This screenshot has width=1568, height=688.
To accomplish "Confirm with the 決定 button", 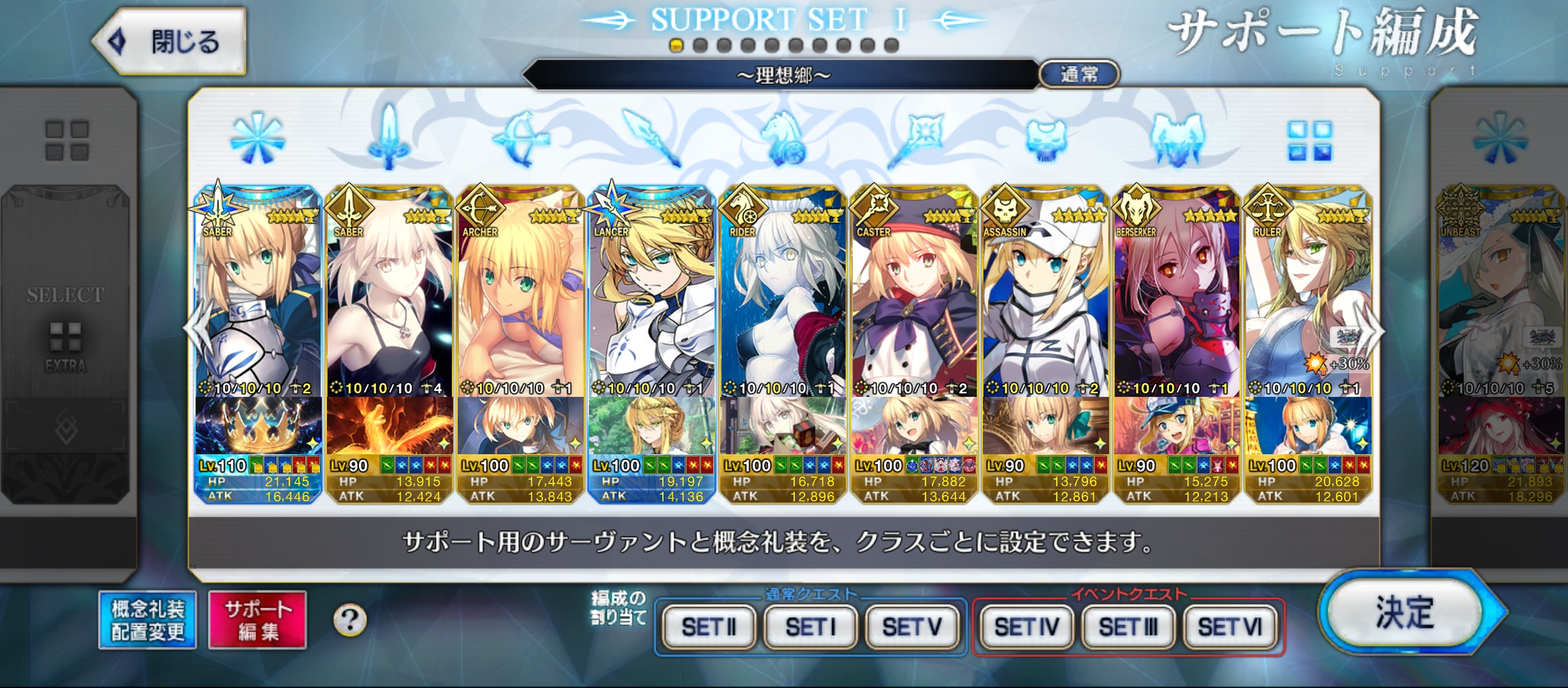I will pyautogui.click(x=1406, y=612).
